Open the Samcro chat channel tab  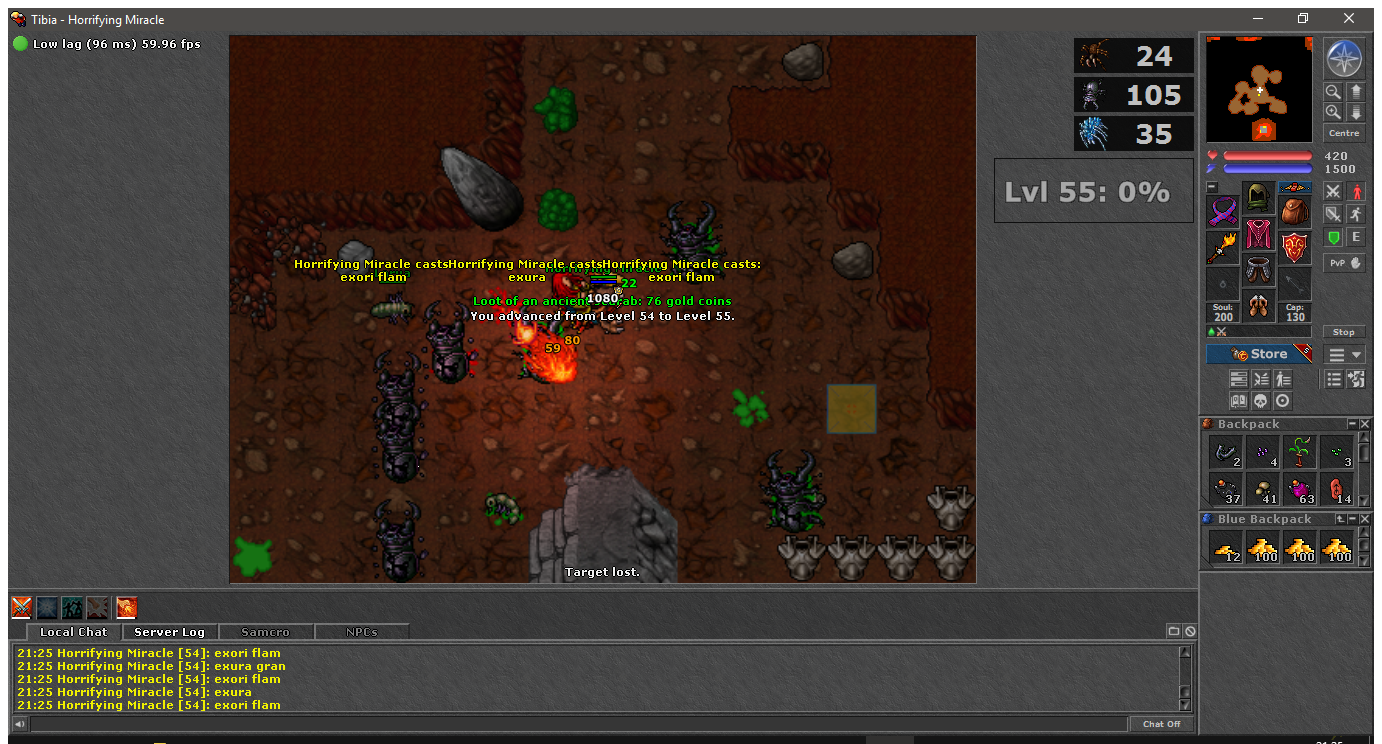tap(265, 632)
